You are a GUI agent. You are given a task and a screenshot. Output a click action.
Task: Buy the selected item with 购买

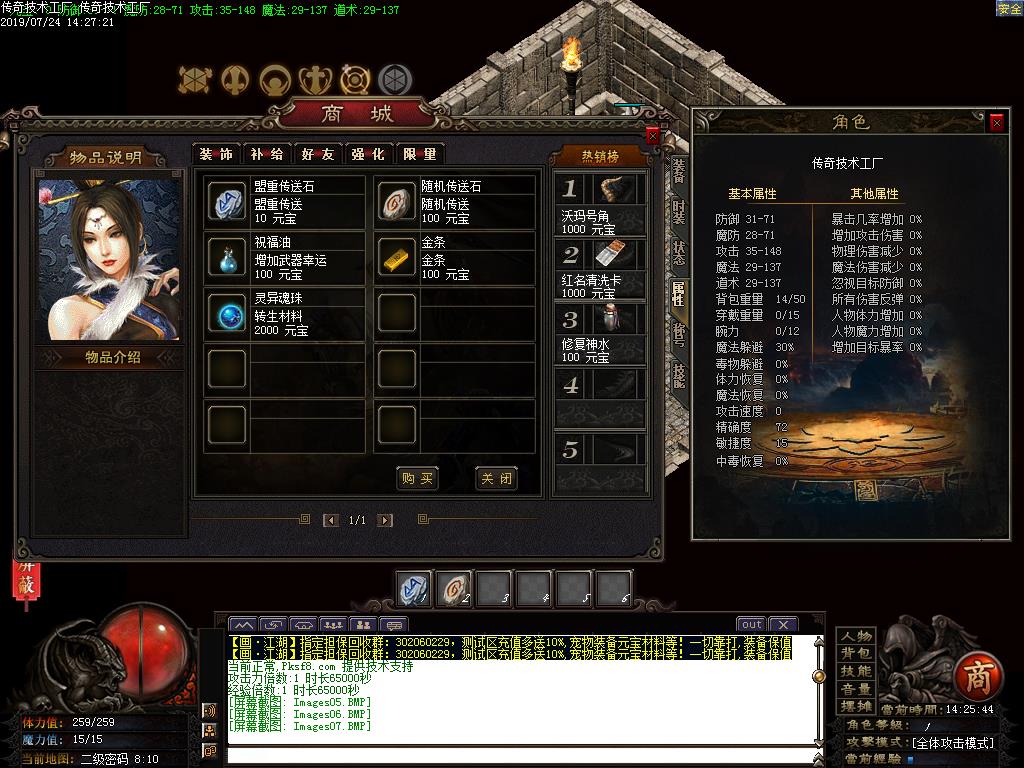tap(417, 478)
